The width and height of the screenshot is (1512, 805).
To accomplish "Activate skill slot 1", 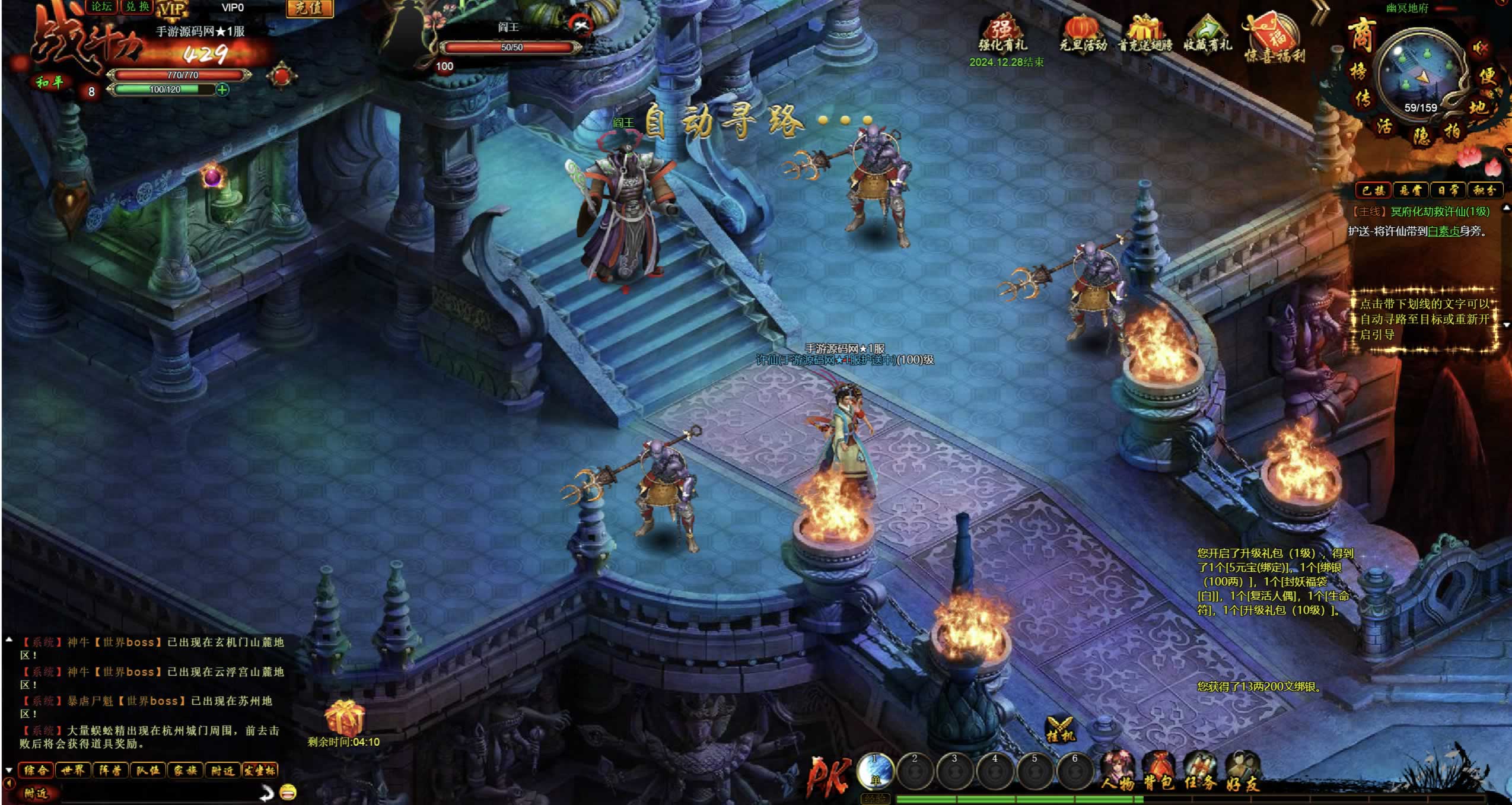I will point(876,771).
